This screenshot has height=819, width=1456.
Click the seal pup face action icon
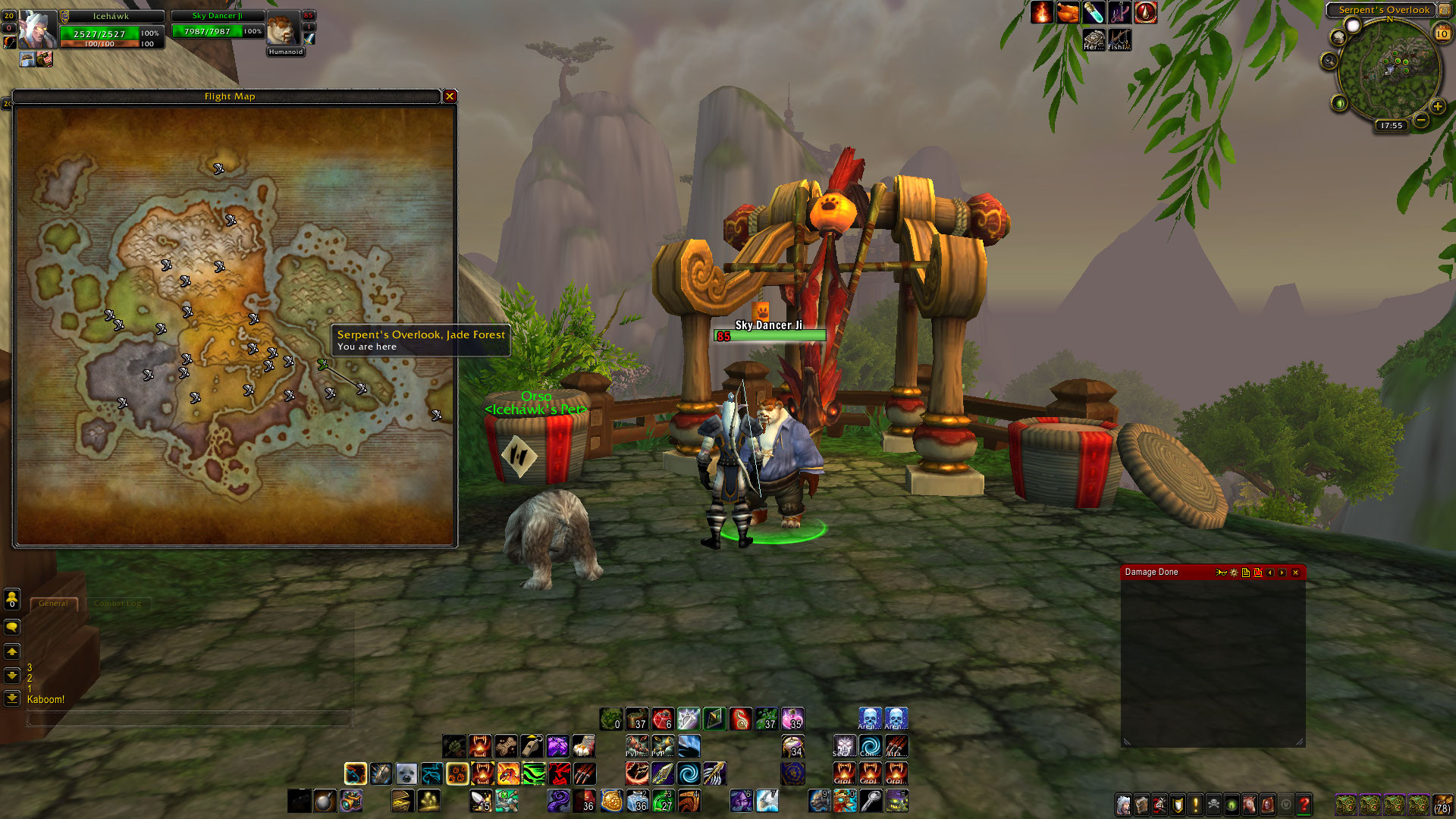point(406,773)
